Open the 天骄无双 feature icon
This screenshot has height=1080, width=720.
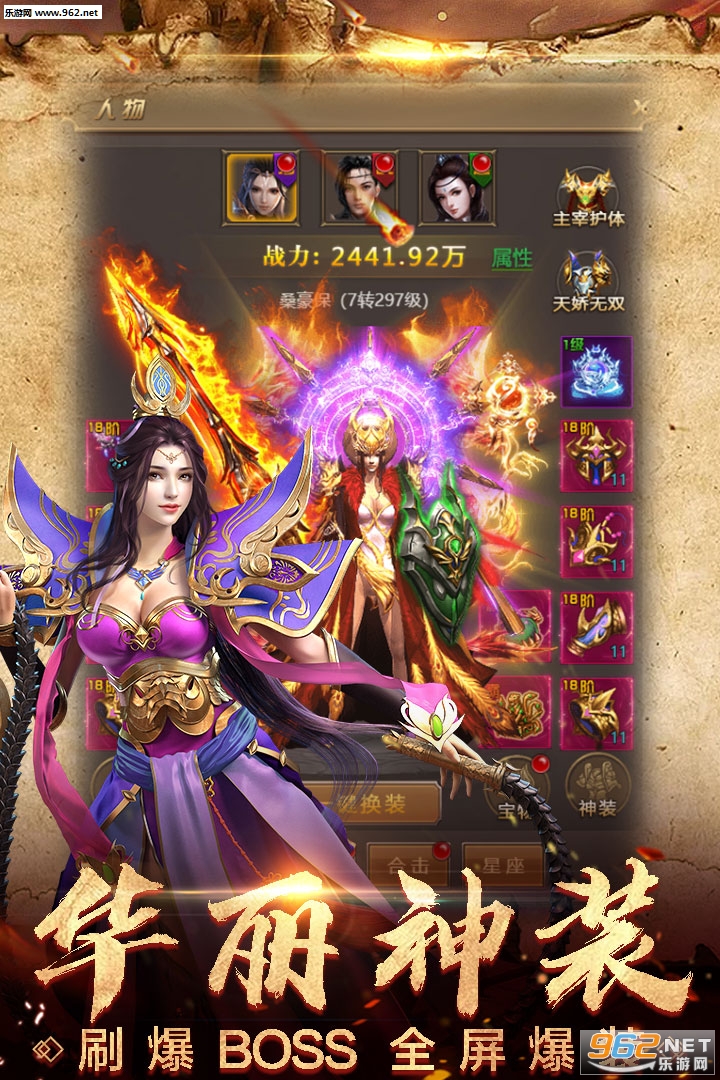[588, 280]
